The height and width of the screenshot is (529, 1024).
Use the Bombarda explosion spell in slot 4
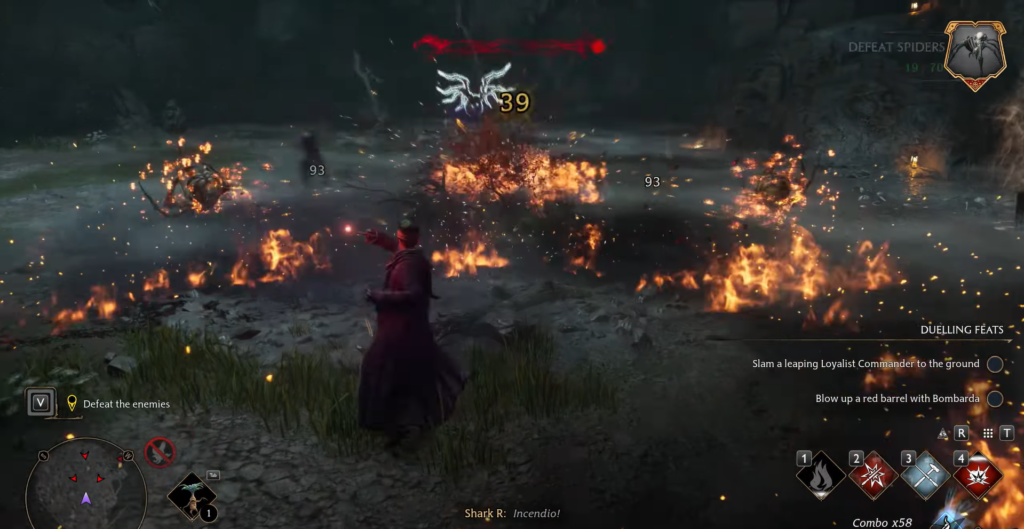click(x=977, y=476)
